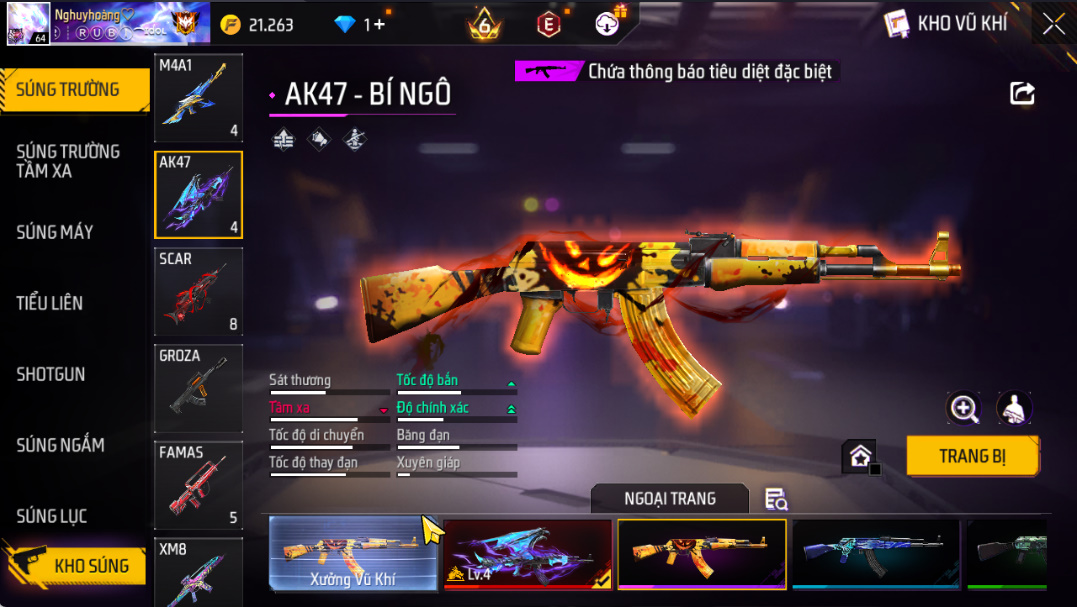Select the M4A1 weapon tile
This screenshot has width=1077, height=607.
[x=198, y=97]
